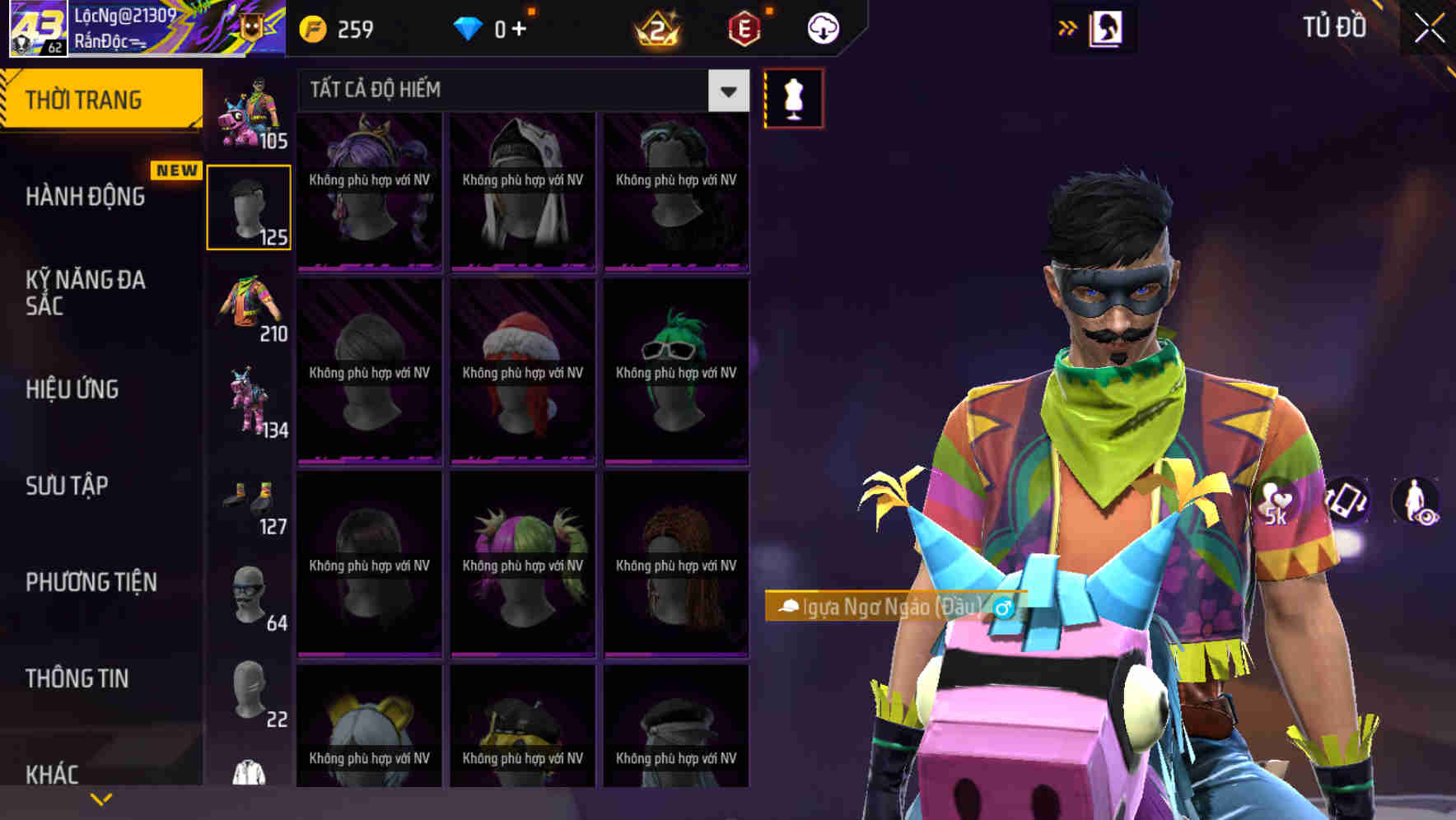Image resolution: width=1456 pixels, height=820 pixels.
Task: Click the 'Igựa Ngơ Ngáo (Đầu)' item label
Action: pos(889,609)
